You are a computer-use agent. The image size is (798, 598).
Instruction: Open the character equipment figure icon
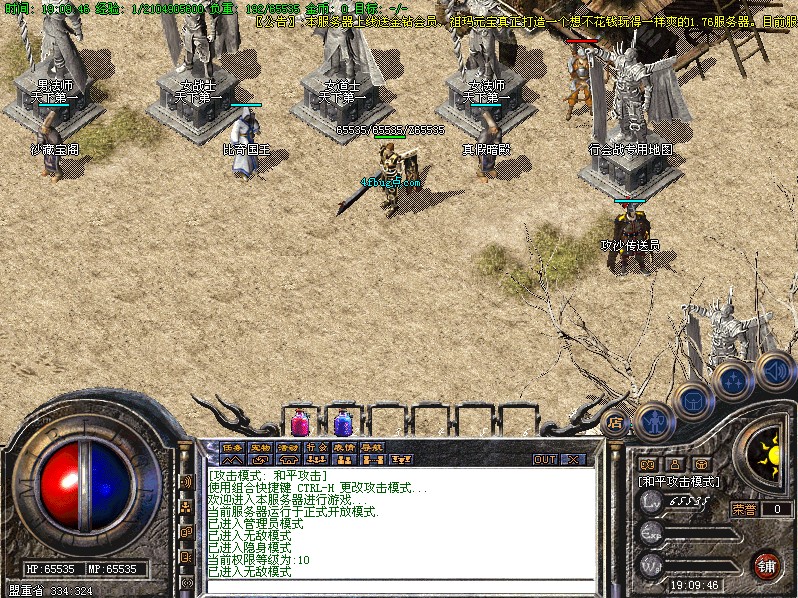click(x=654, y=422)
